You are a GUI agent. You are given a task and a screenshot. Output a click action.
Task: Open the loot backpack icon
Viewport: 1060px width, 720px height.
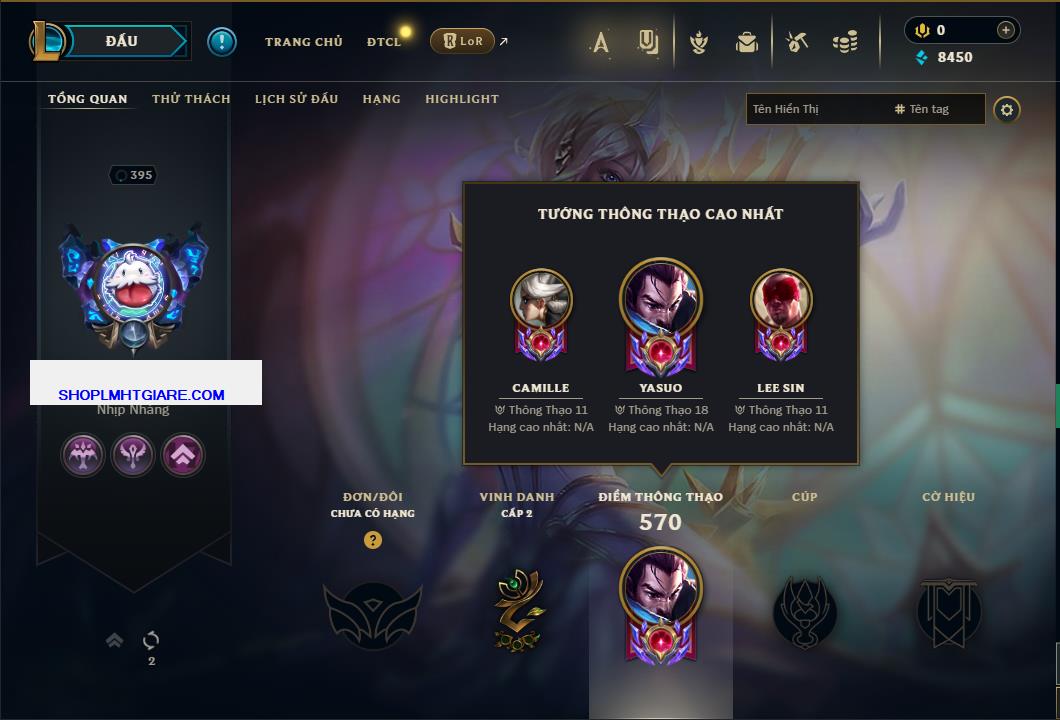[746, 42]
